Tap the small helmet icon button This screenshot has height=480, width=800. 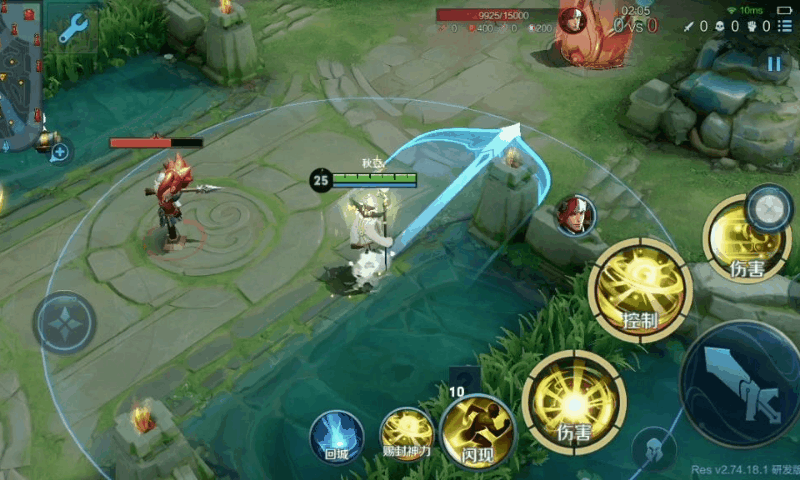pyautogui.click(x=655, y=448)
